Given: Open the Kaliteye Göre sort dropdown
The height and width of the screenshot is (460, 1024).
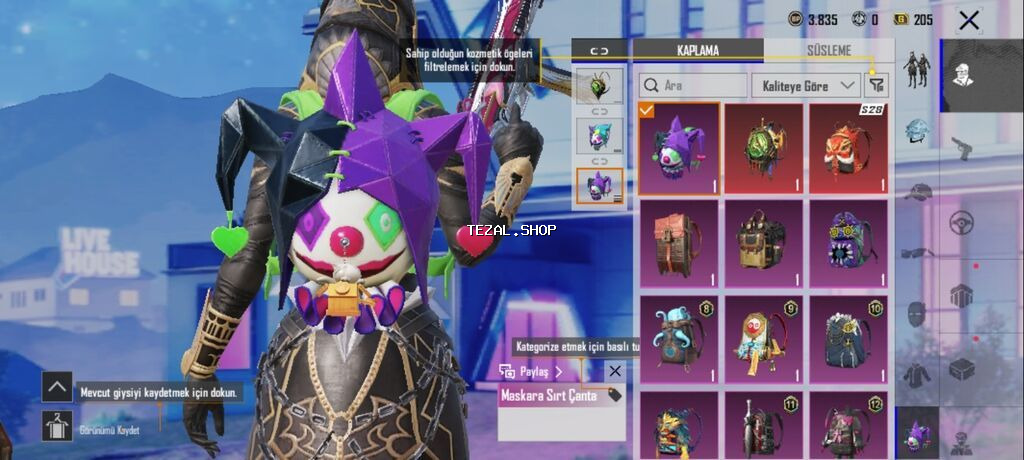Looking at the screenshot, I should tap(807, 86).
